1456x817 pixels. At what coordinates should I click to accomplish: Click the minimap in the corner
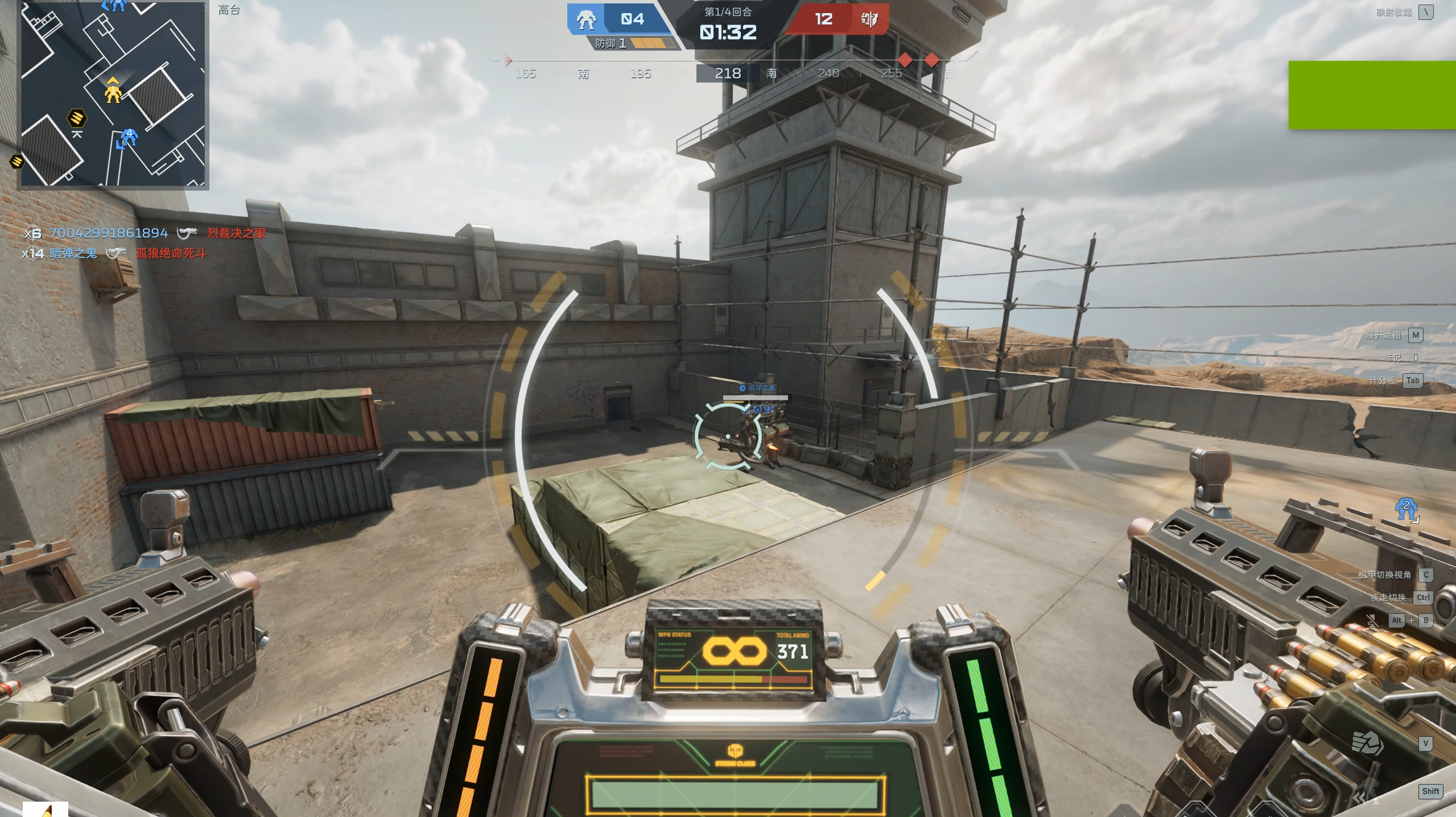113,94
